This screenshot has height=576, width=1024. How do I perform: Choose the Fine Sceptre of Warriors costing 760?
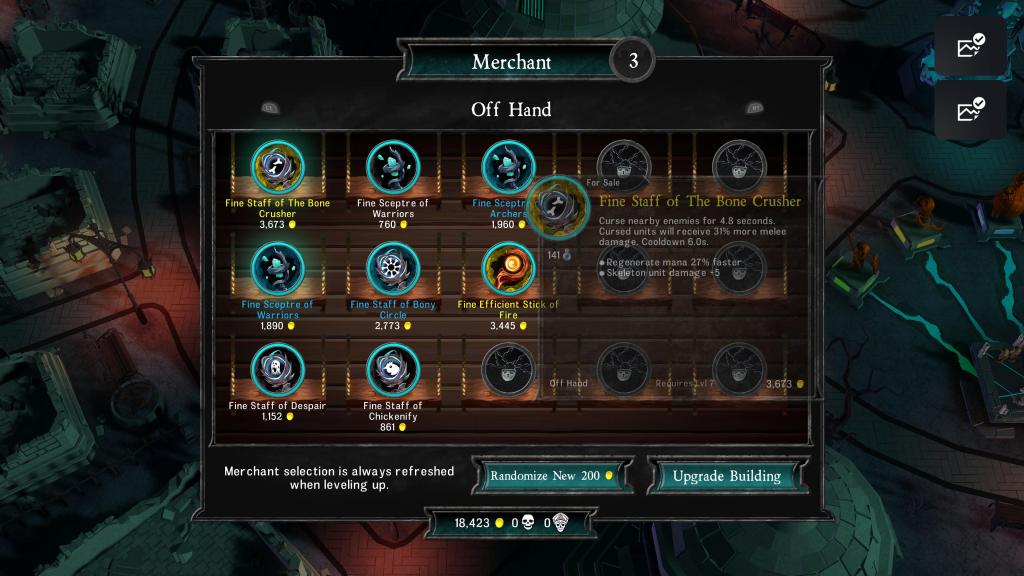393,167
